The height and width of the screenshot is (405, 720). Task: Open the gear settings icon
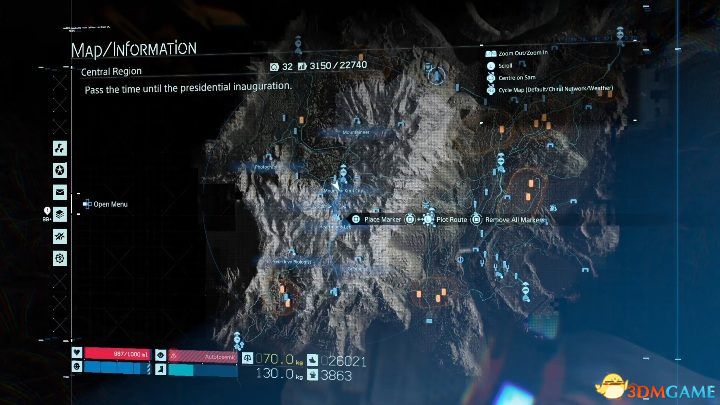[x=60, y=257]
